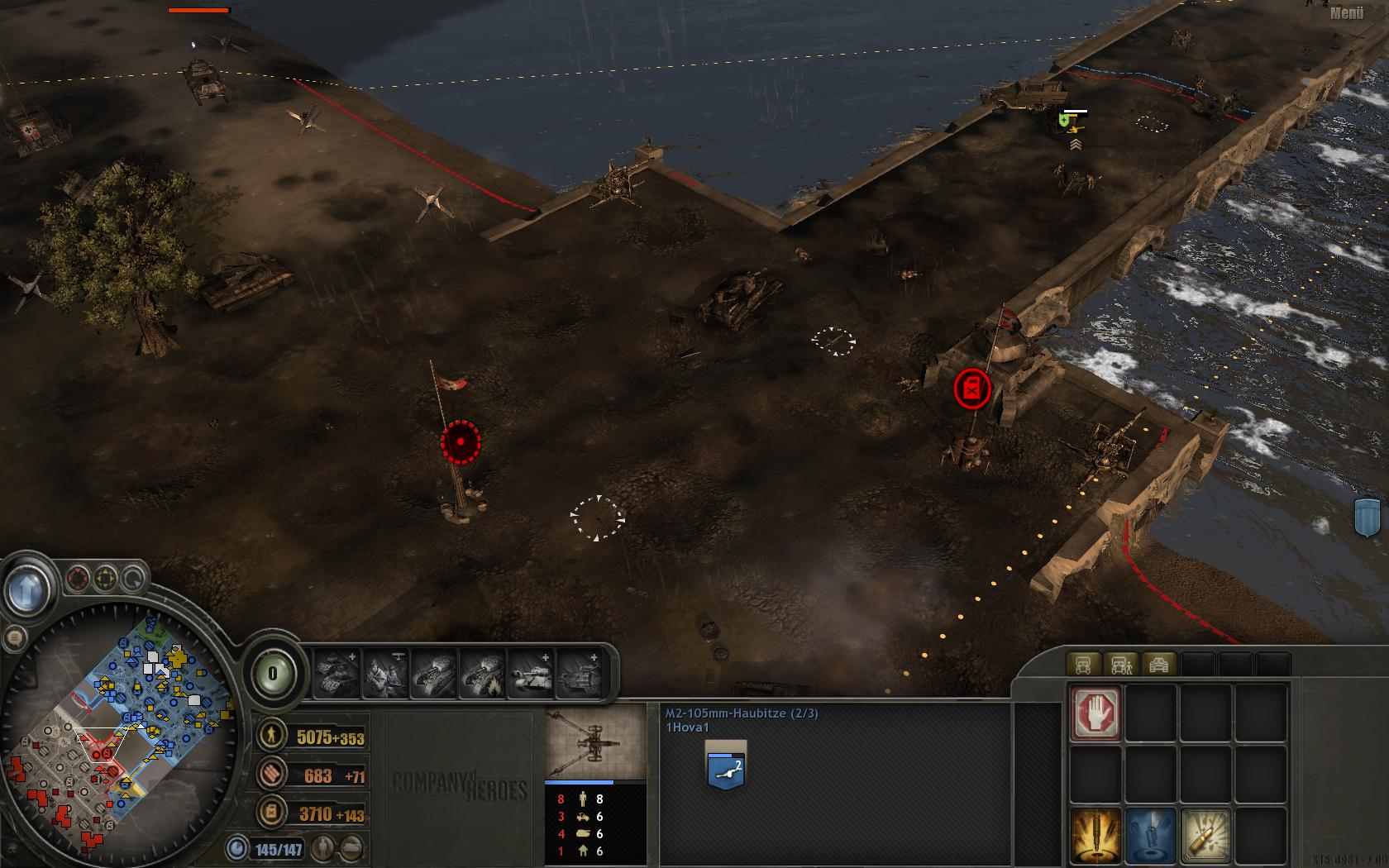Click the blue shield icon at screen edge
Image resolution: width=1389 pixels, height=868 pixels.
click(x=1368, y=517)
